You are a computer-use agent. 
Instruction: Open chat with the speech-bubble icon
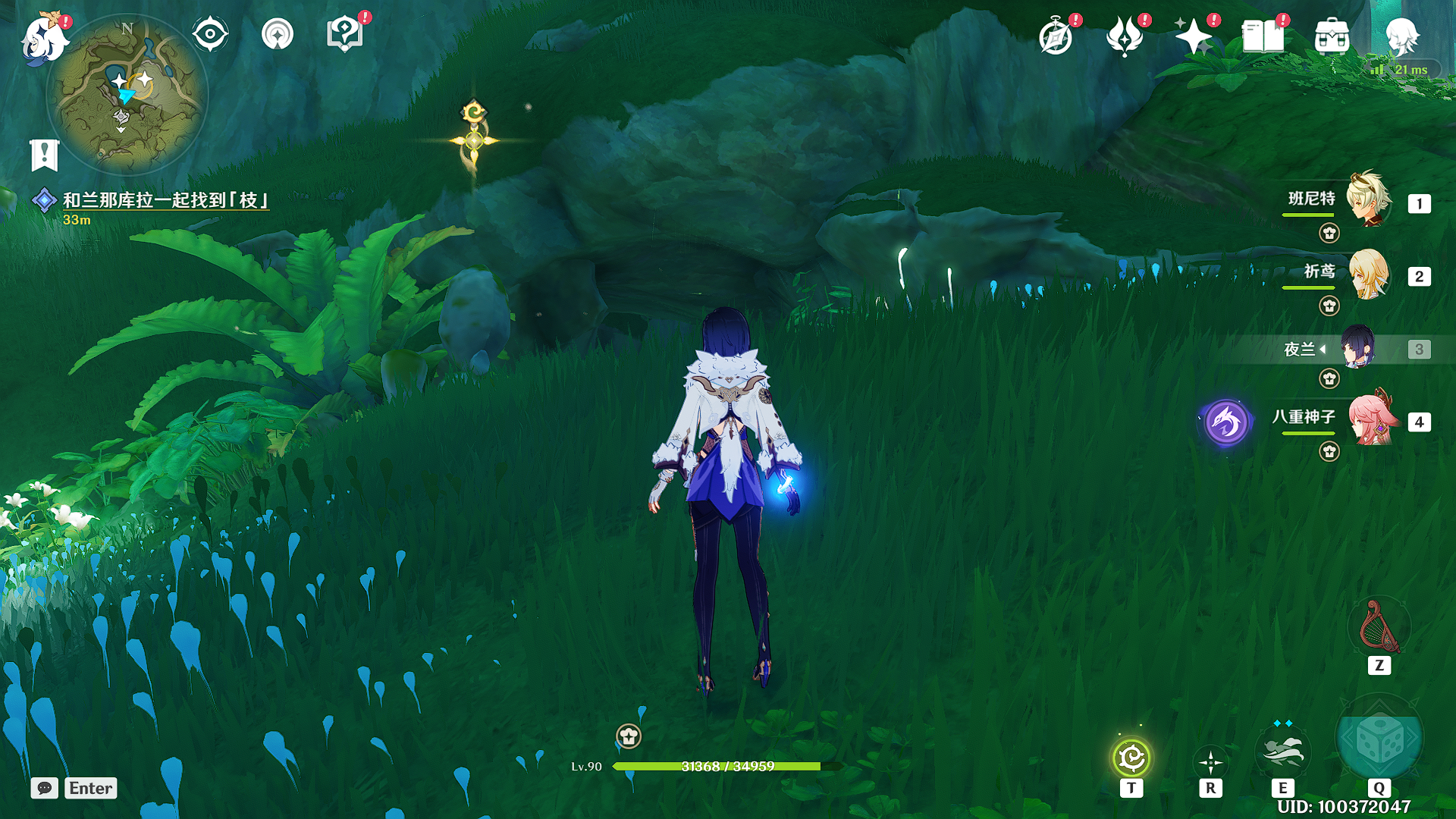(45, 788)
